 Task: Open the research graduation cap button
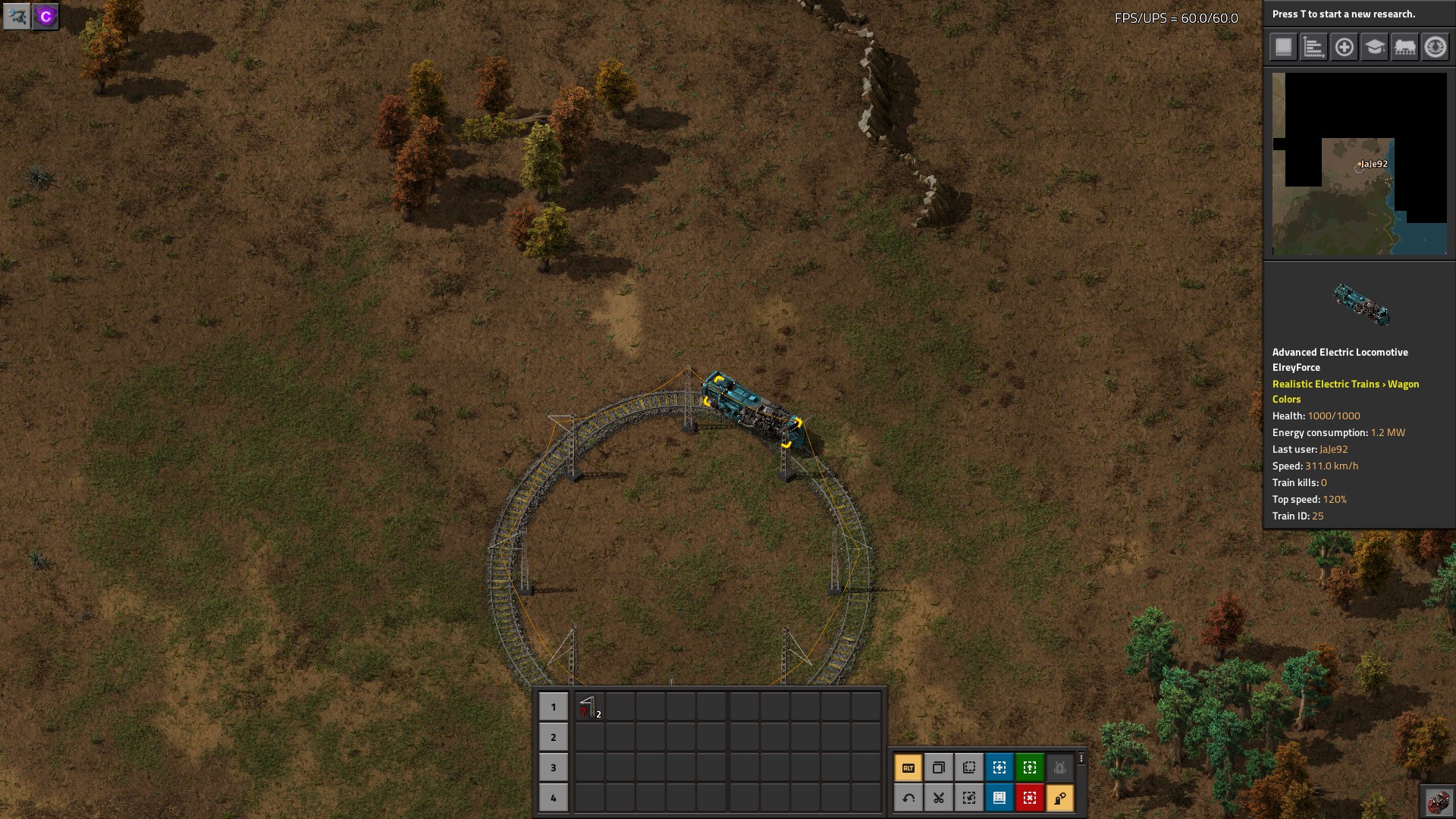pos(1374,47)
